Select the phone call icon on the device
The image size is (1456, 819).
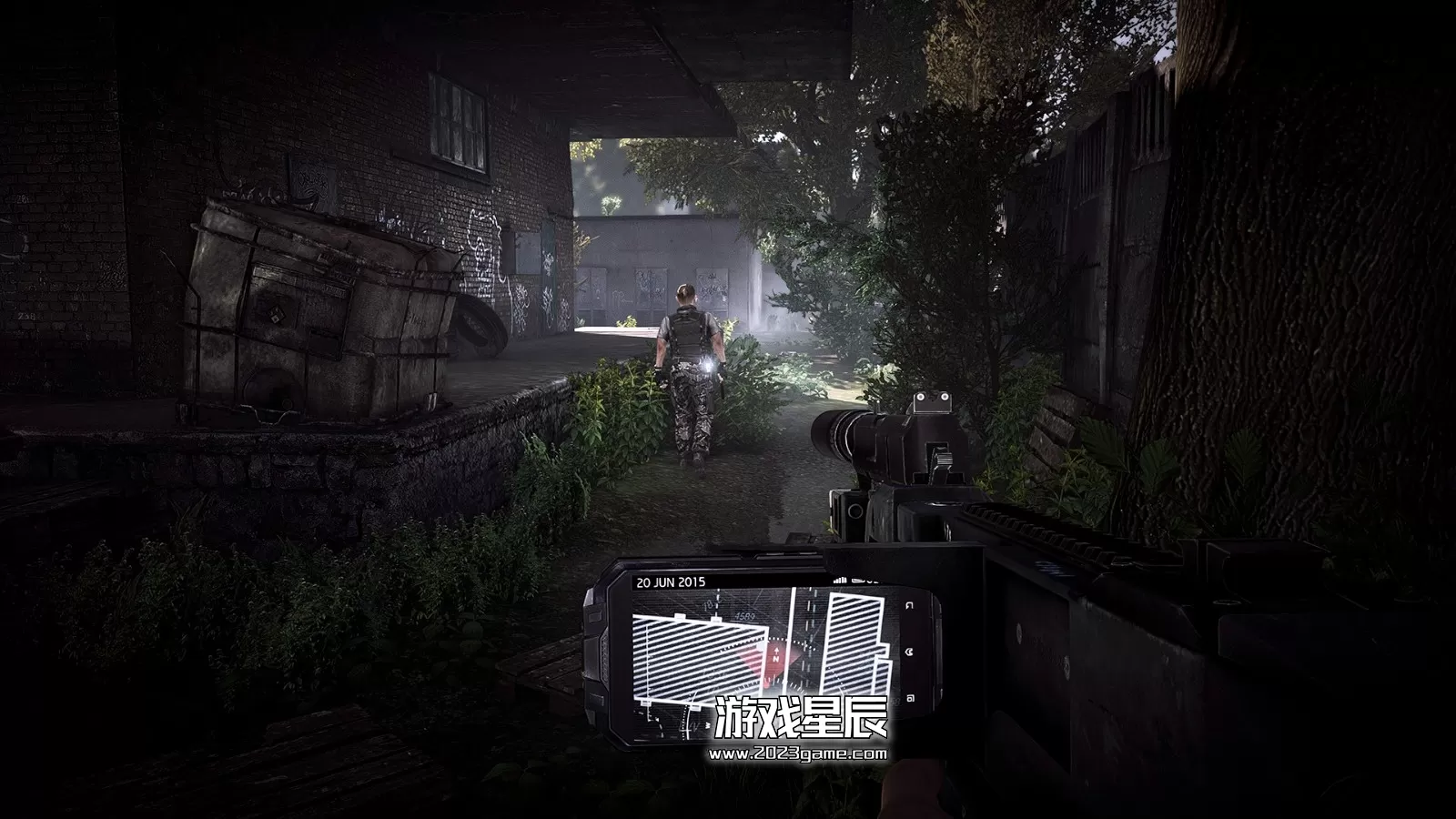pos(907,651)
